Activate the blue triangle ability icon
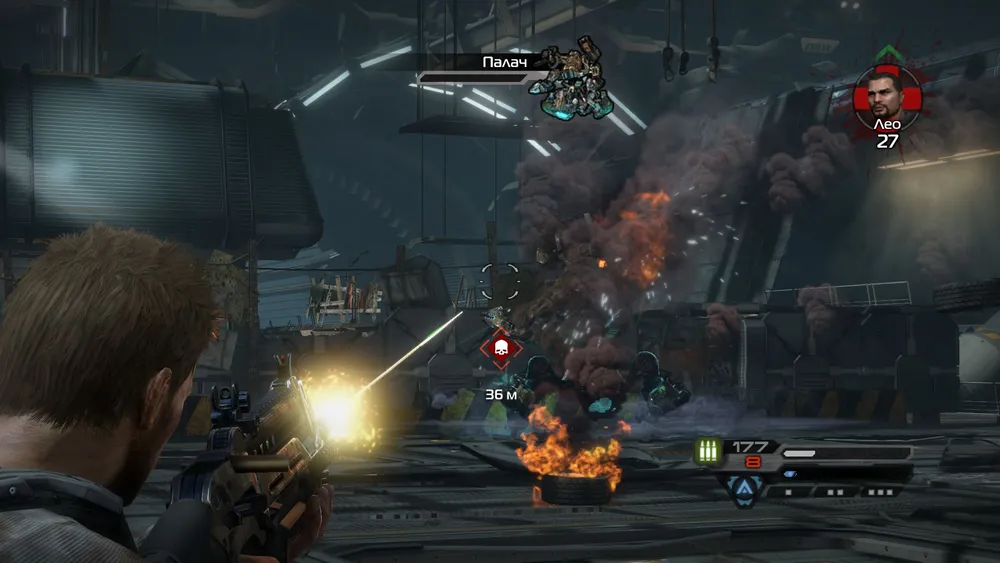 746,487
